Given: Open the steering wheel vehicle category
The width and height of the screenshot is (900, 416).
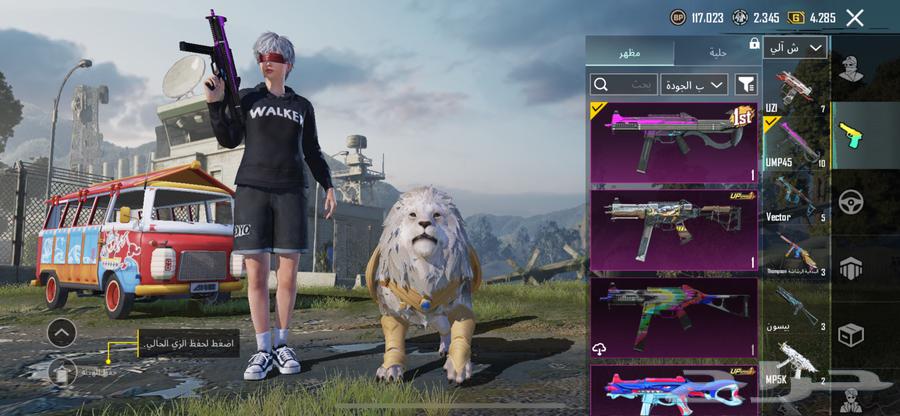Looking at the screenshot, I should click(851, 199).
